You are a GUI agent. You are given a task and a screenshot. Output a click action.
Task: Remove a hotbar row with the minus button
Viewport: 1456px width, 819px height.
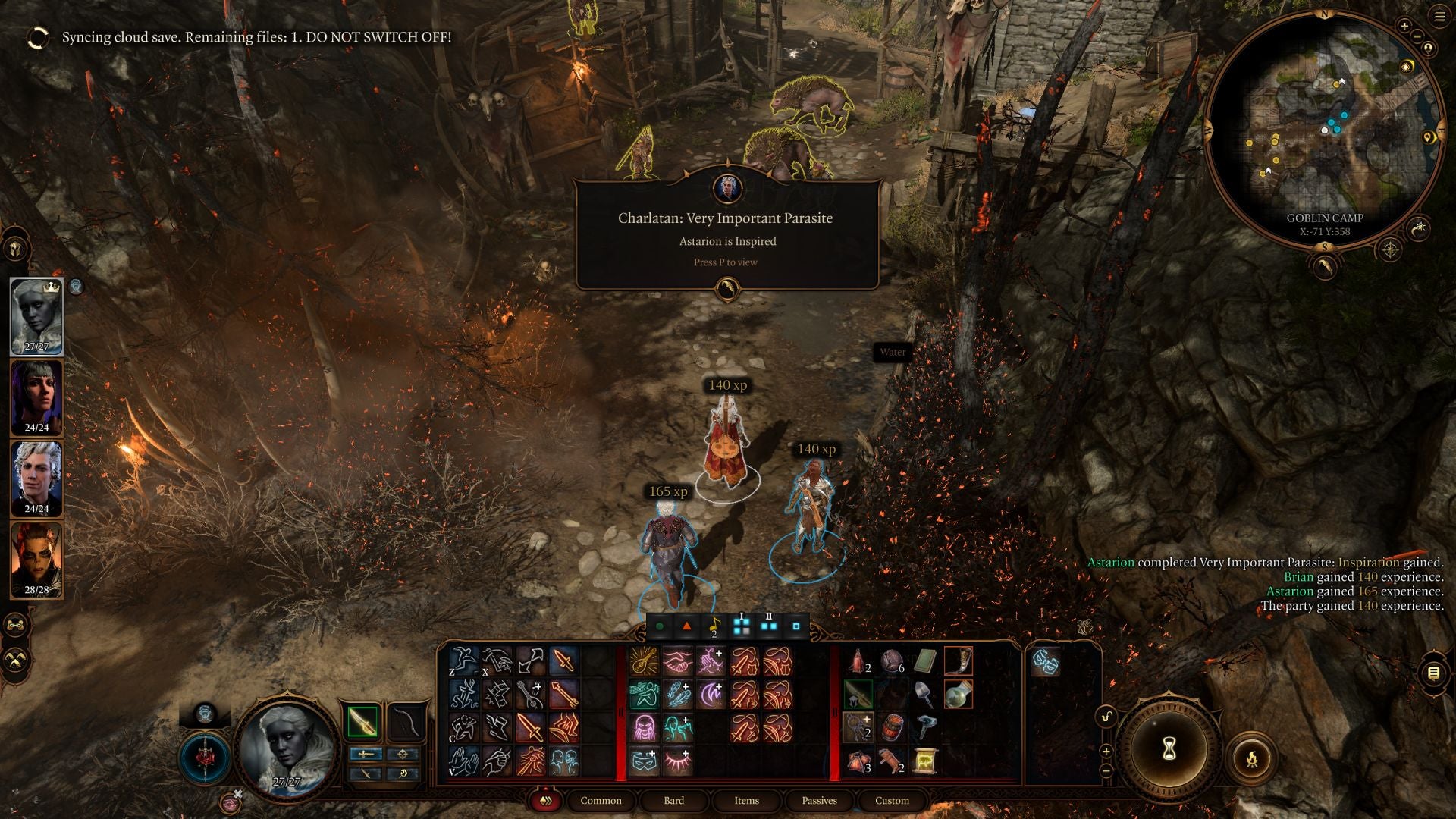[x=1106, y=772]
